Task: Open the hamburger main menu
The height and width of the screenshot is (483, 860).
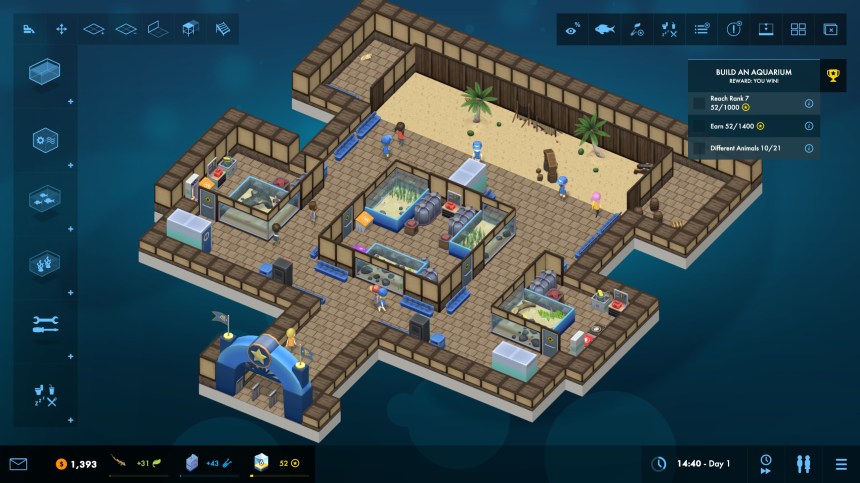Action: [x=841, y=464]
